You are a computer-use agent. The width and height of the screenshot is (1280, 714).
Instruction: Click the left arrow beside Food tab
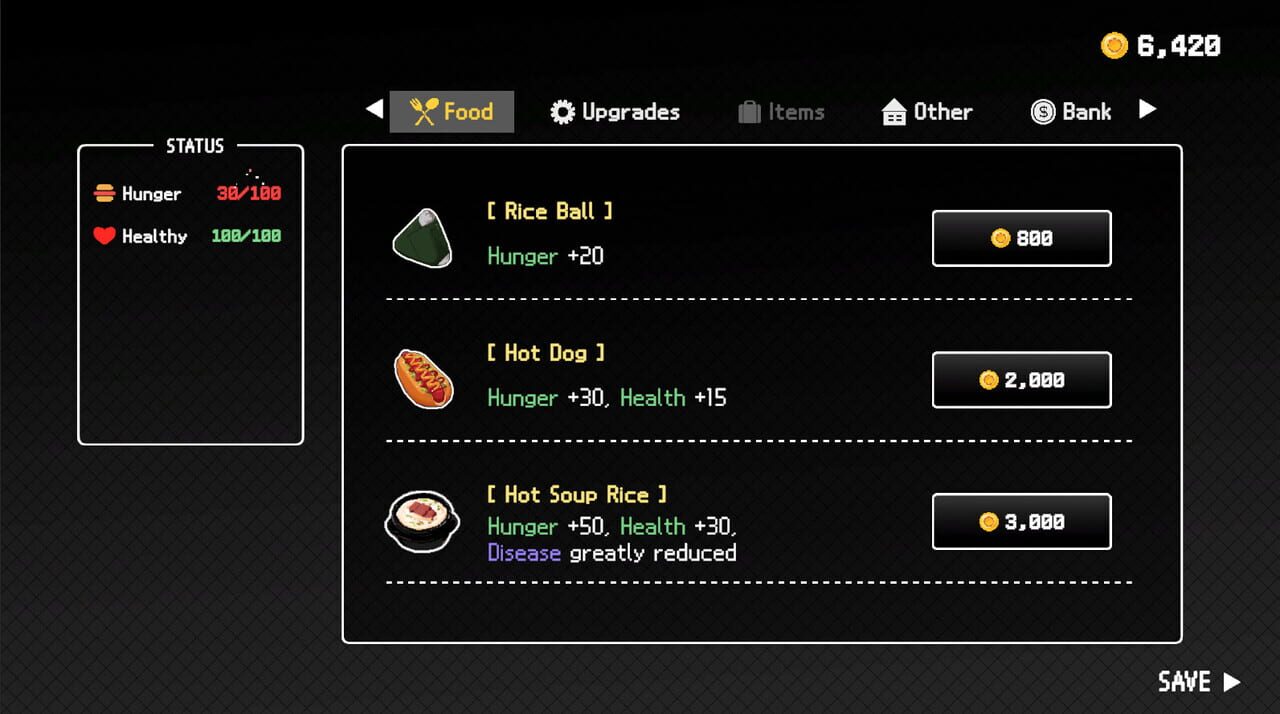coord(375,109)
